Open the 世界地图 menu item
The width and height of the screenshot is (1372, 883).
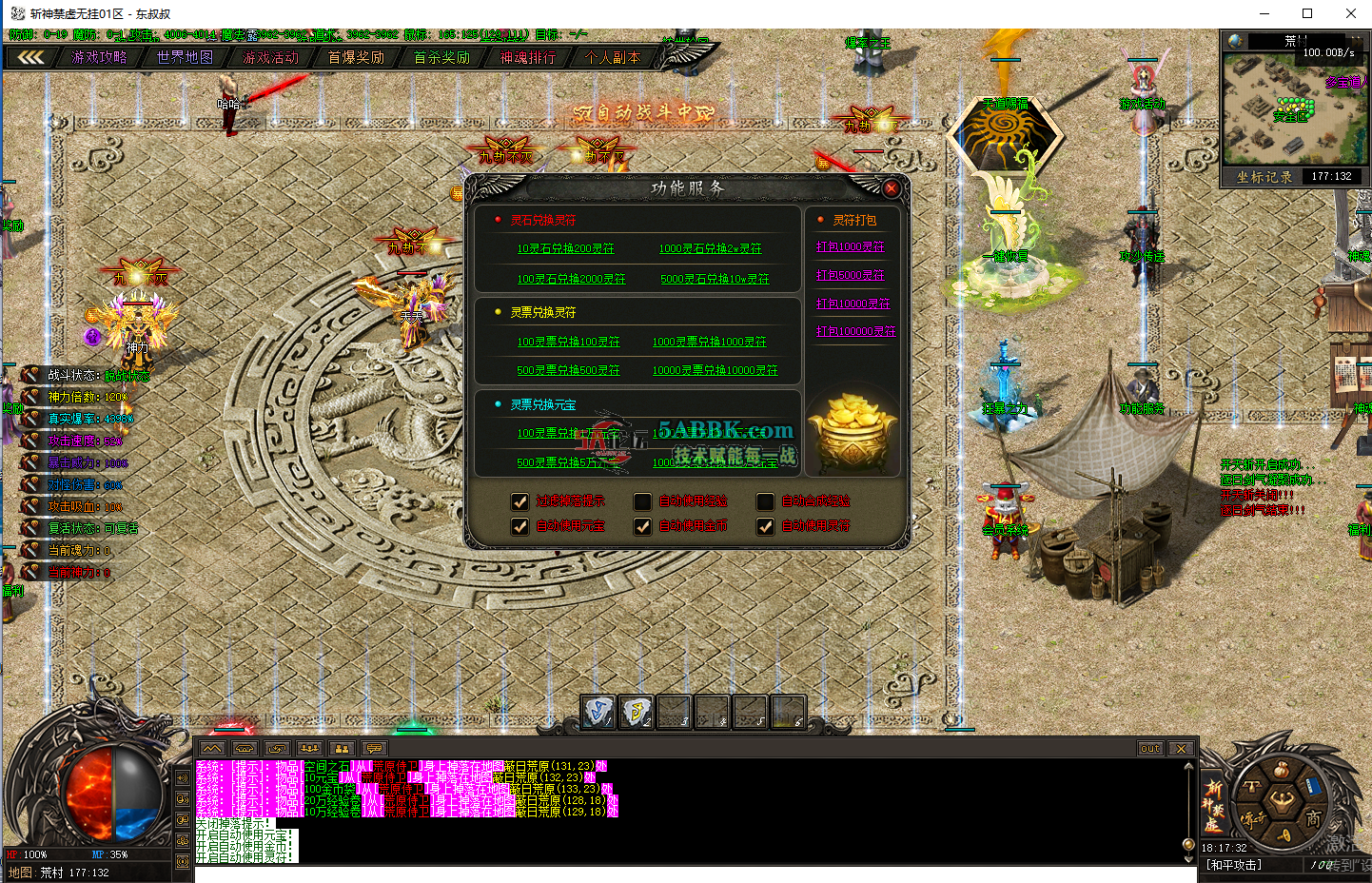185,56
